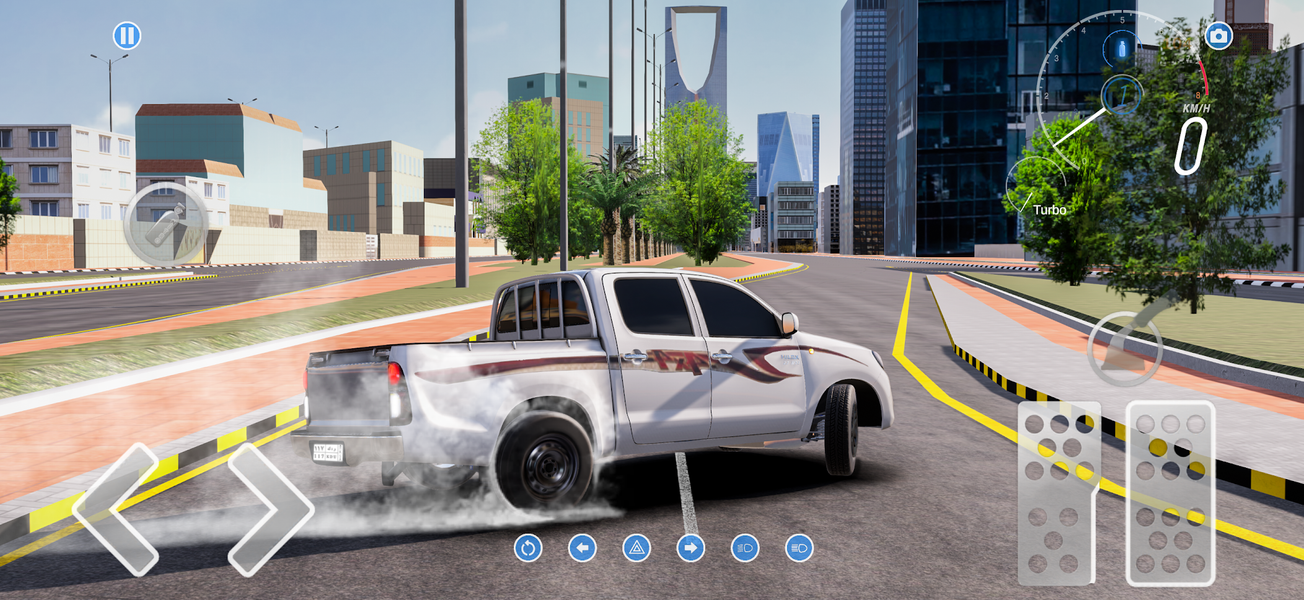Switch on the low-beam headlights

point(745,548)
